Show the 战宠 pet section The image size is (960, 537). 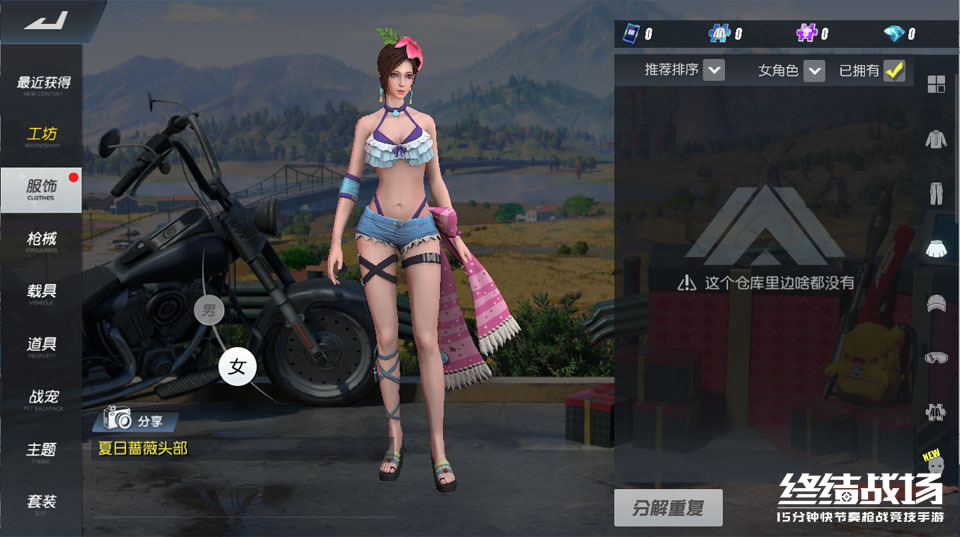[x=42, y=399]
